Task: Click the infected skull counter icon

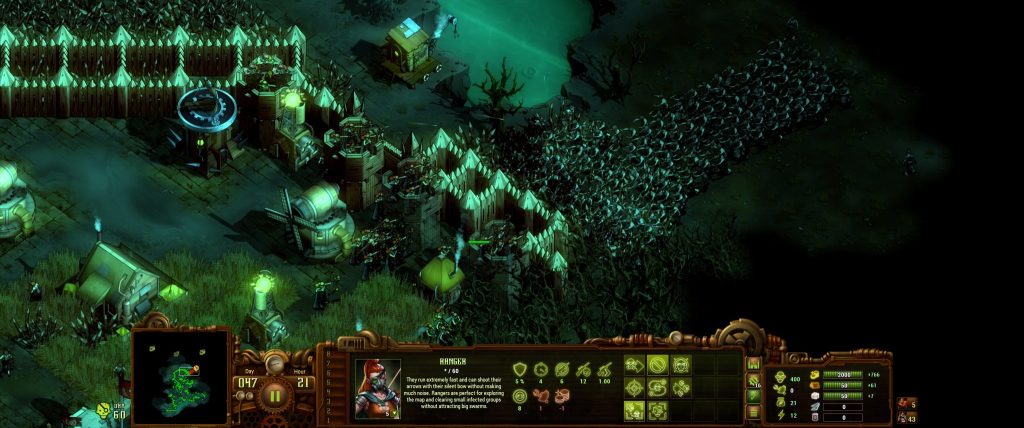Action: point(105,410)
